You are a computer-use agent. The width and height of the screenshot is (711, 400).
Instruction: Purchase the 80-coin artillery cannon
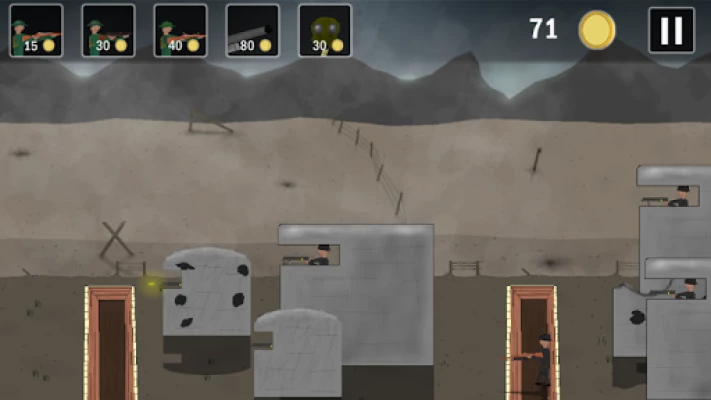pyautogui.click(x=252, y=31)
